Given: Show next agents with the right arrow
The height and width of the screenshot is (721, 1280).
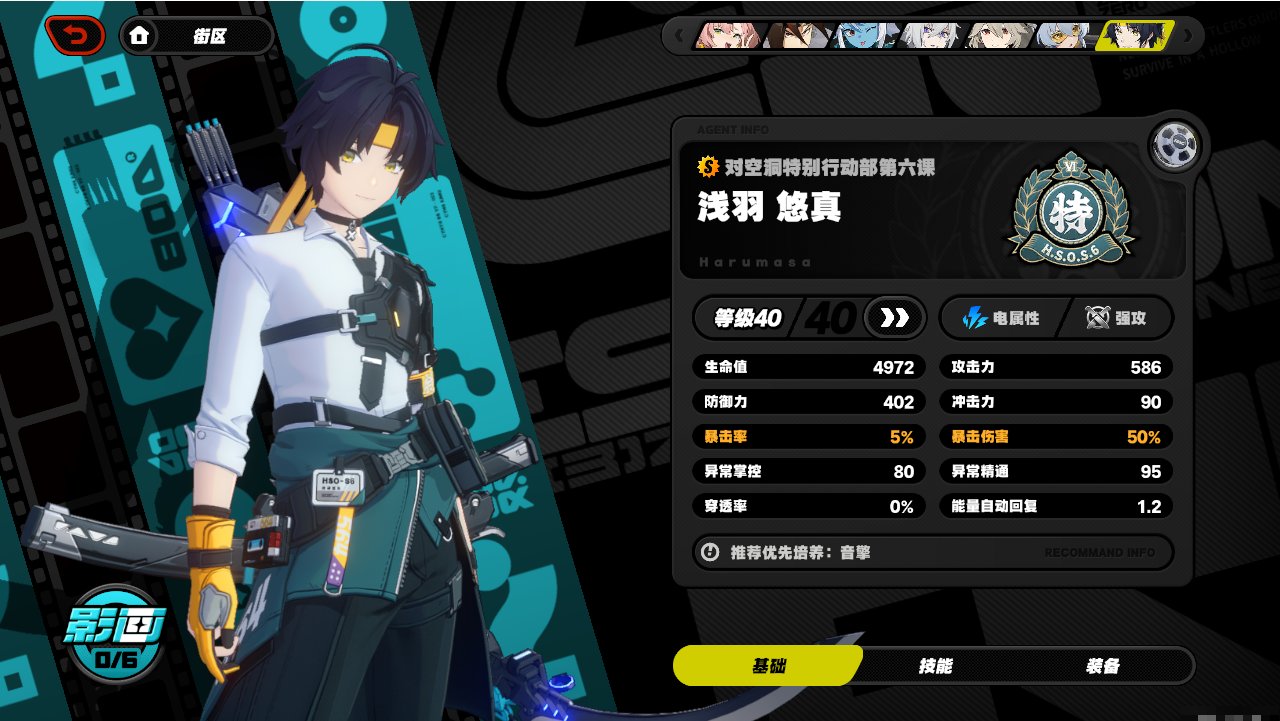Looking at the screenshot, I should click(x=1188, y=36).
